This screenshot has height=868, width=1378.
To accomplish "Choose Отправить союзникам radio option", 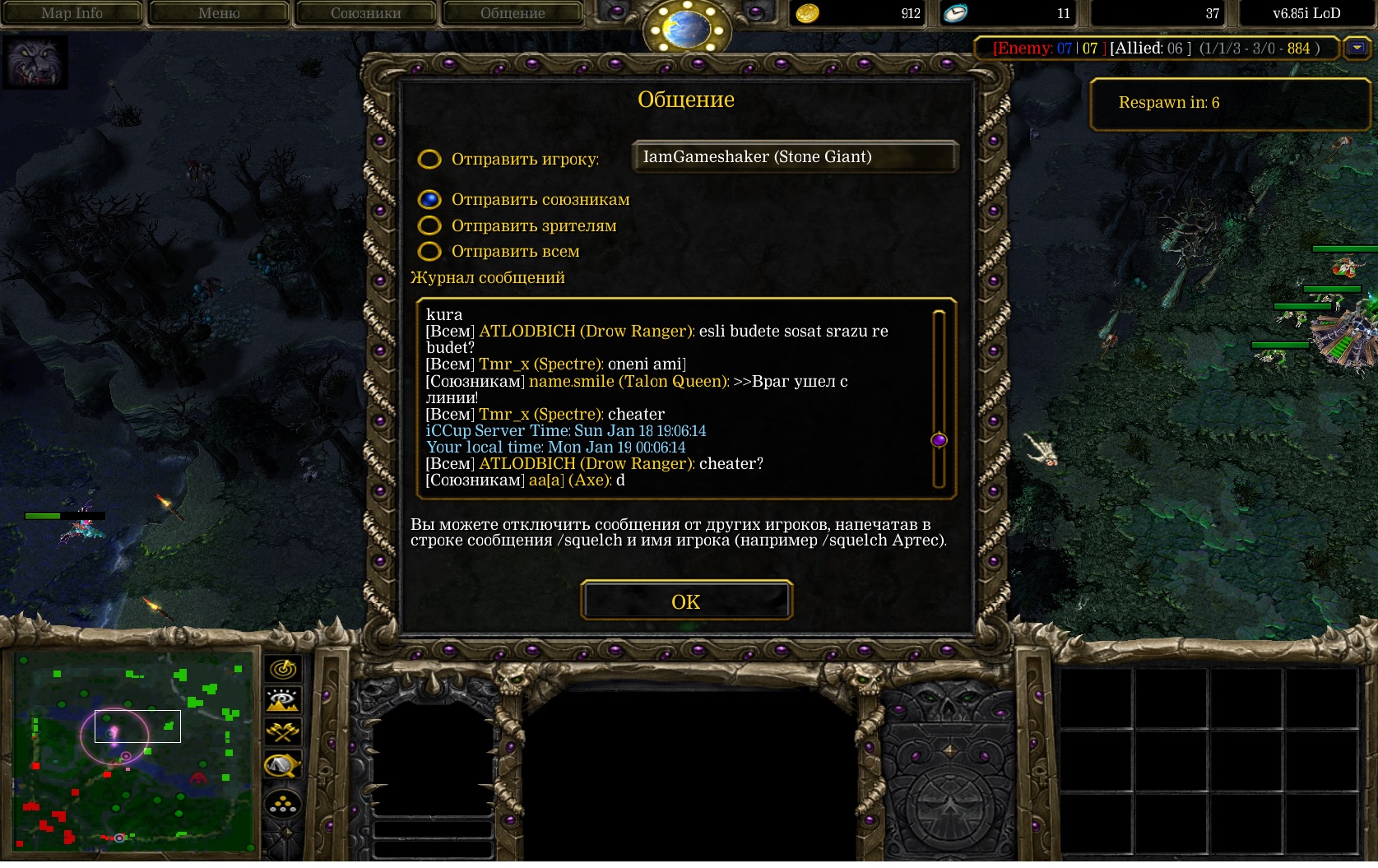I will 429,199.
